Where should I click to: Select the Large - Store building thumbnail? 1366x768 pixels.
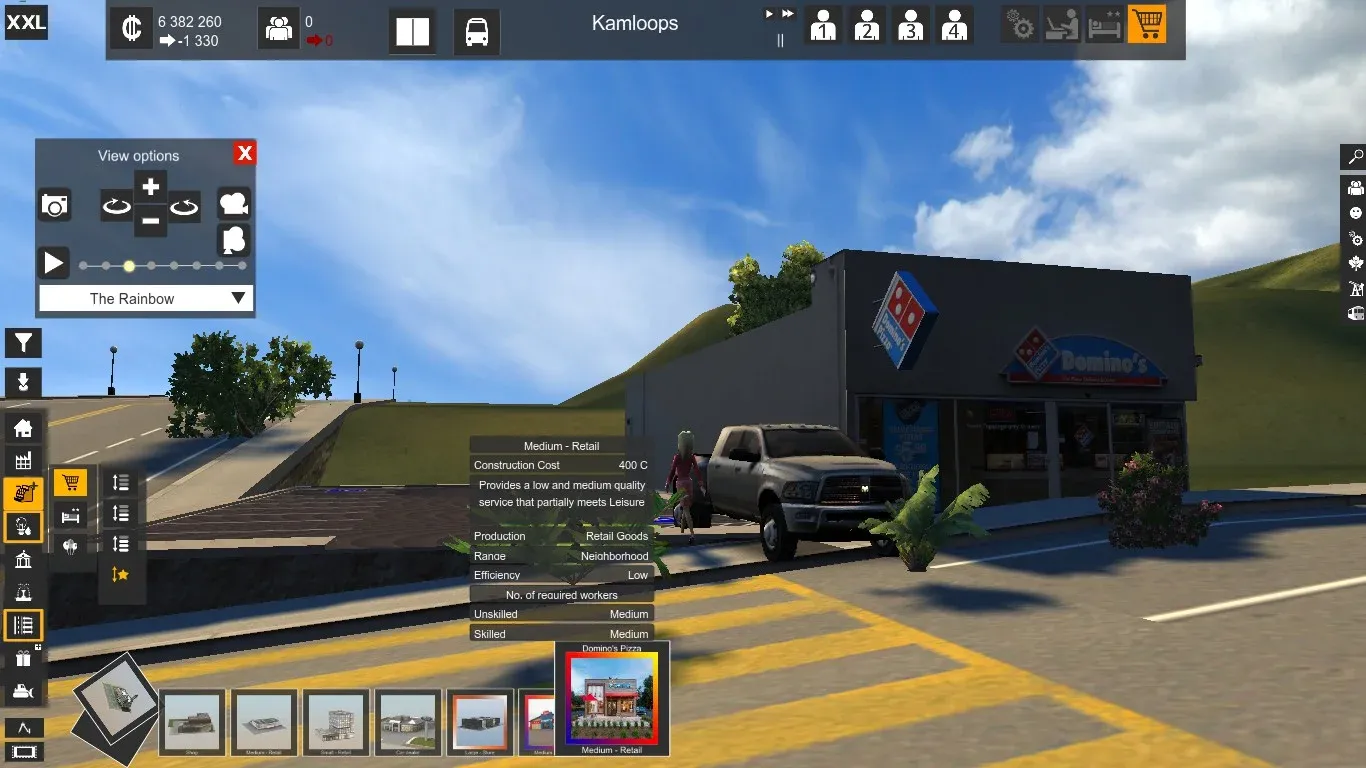[480, 721]
